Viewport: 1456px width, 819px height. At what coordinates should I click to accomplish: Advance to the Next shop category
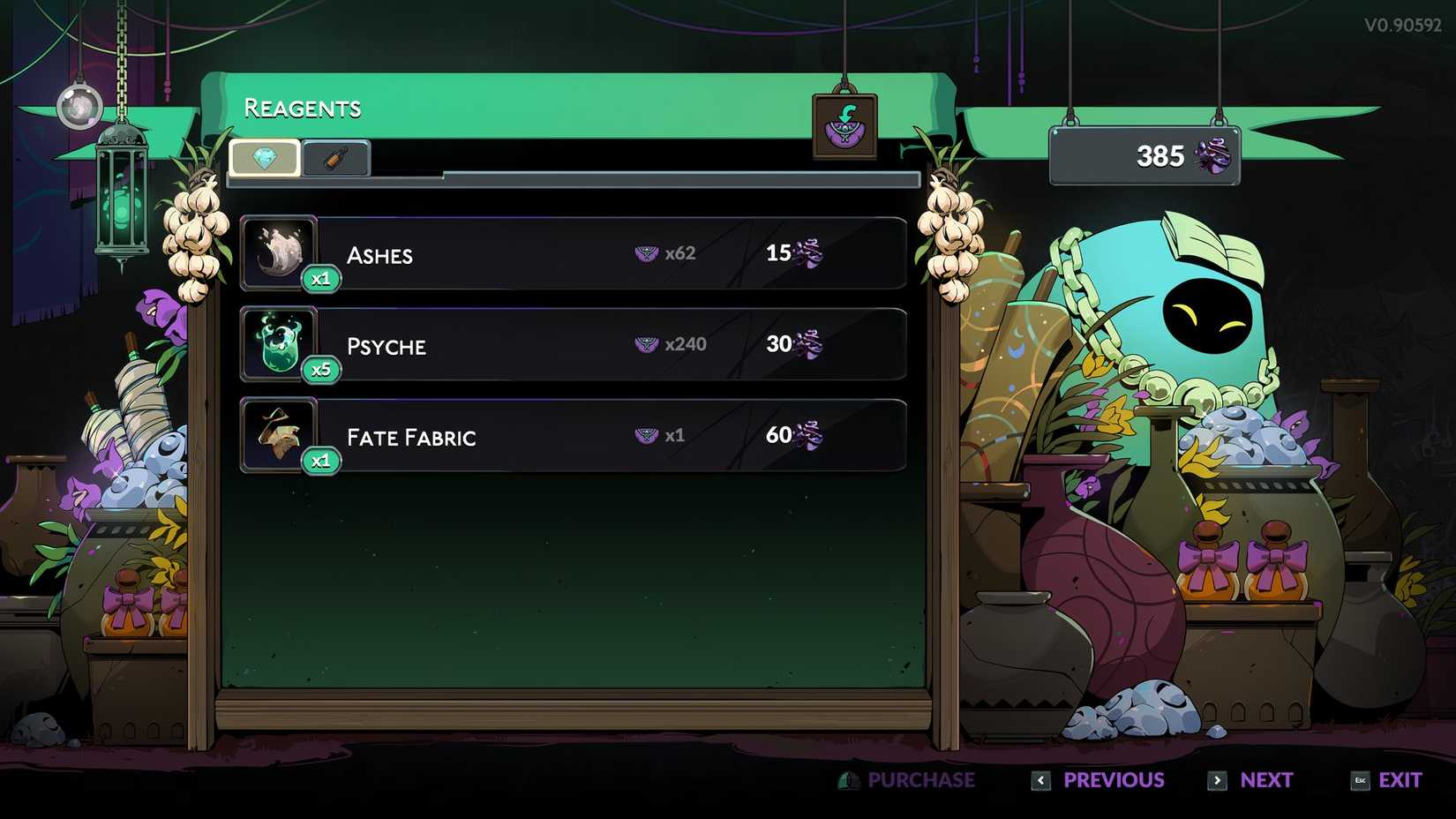click(1251, 780)
